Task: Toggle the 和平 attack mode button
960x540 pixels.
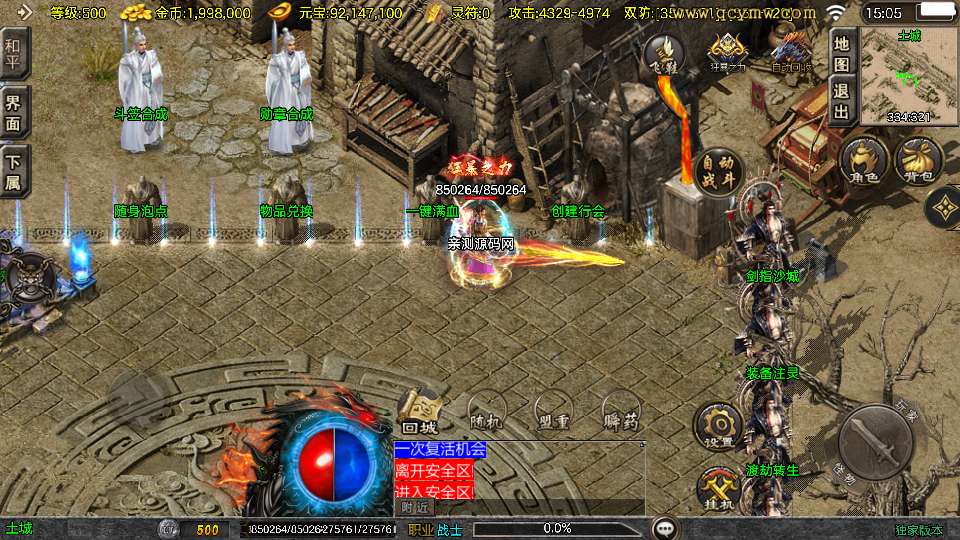Action: 16,52
